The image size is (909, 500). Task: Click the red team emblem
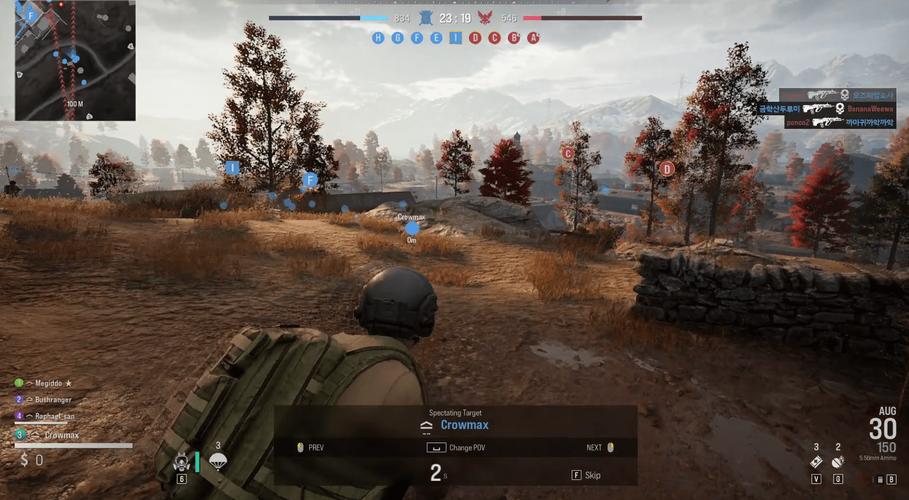click(486, 18)
